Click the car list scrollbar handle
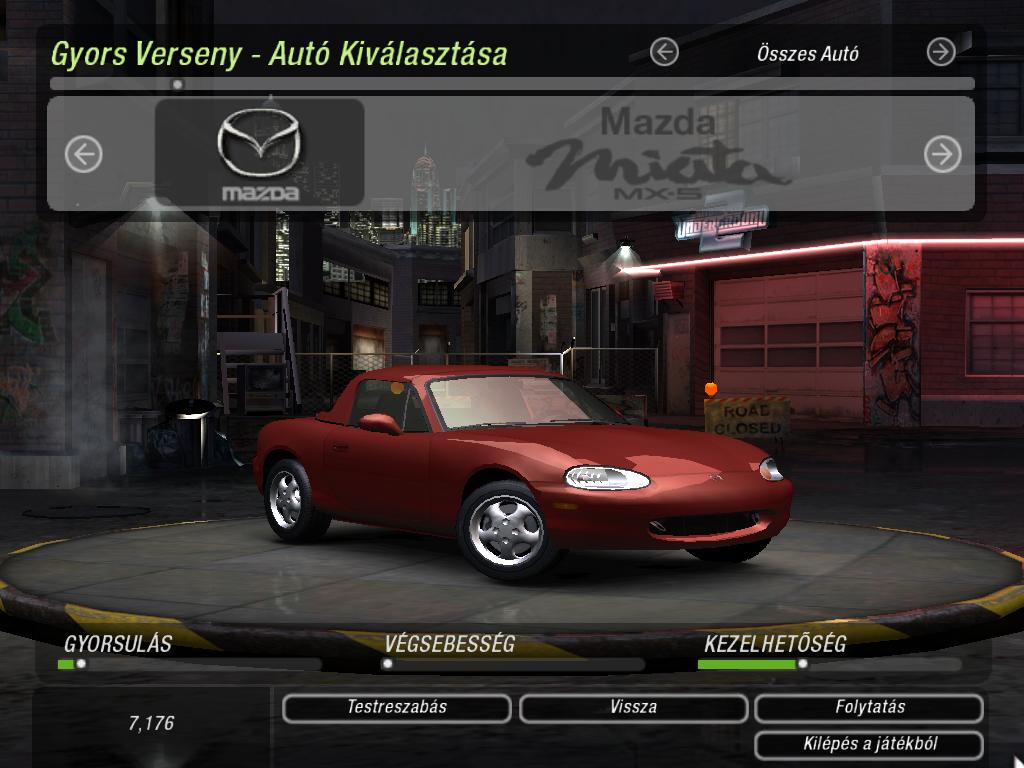This screenshot has height=768, width=1024. [x=178, y=85]
